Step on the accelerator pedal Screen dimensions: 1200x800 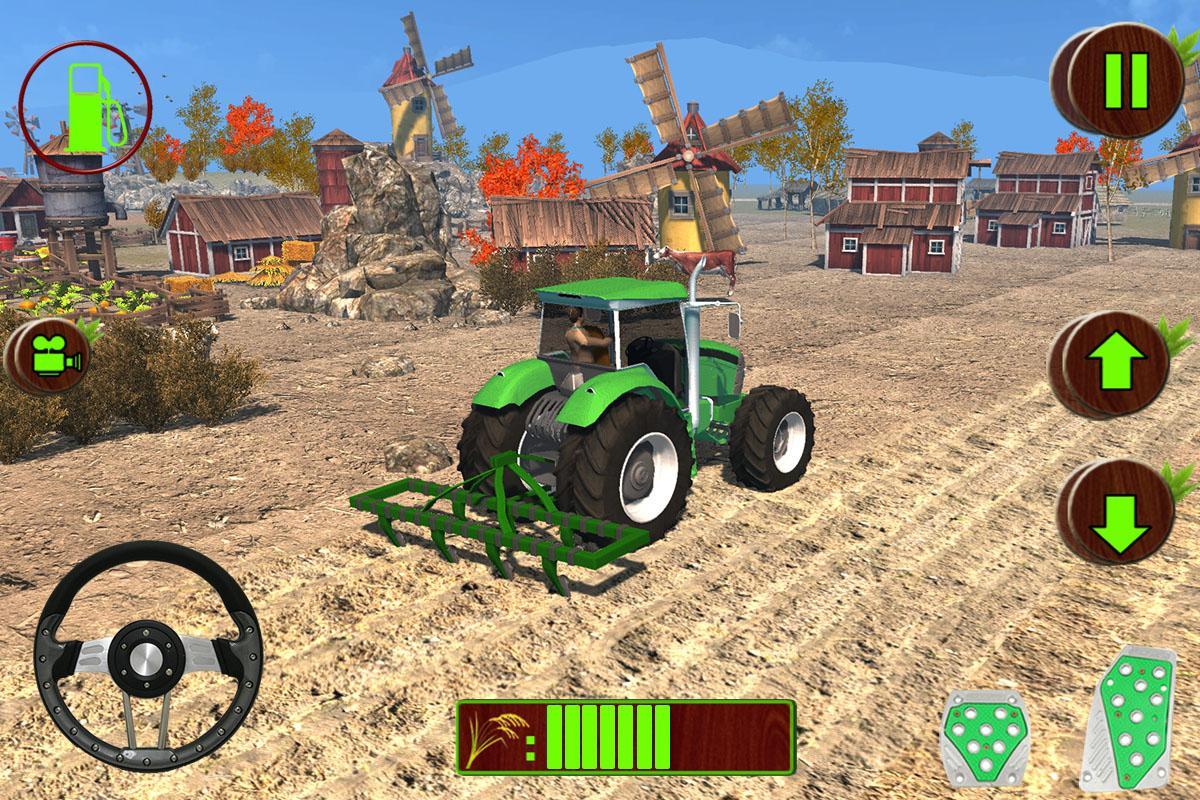click(x=1130, y=718)
